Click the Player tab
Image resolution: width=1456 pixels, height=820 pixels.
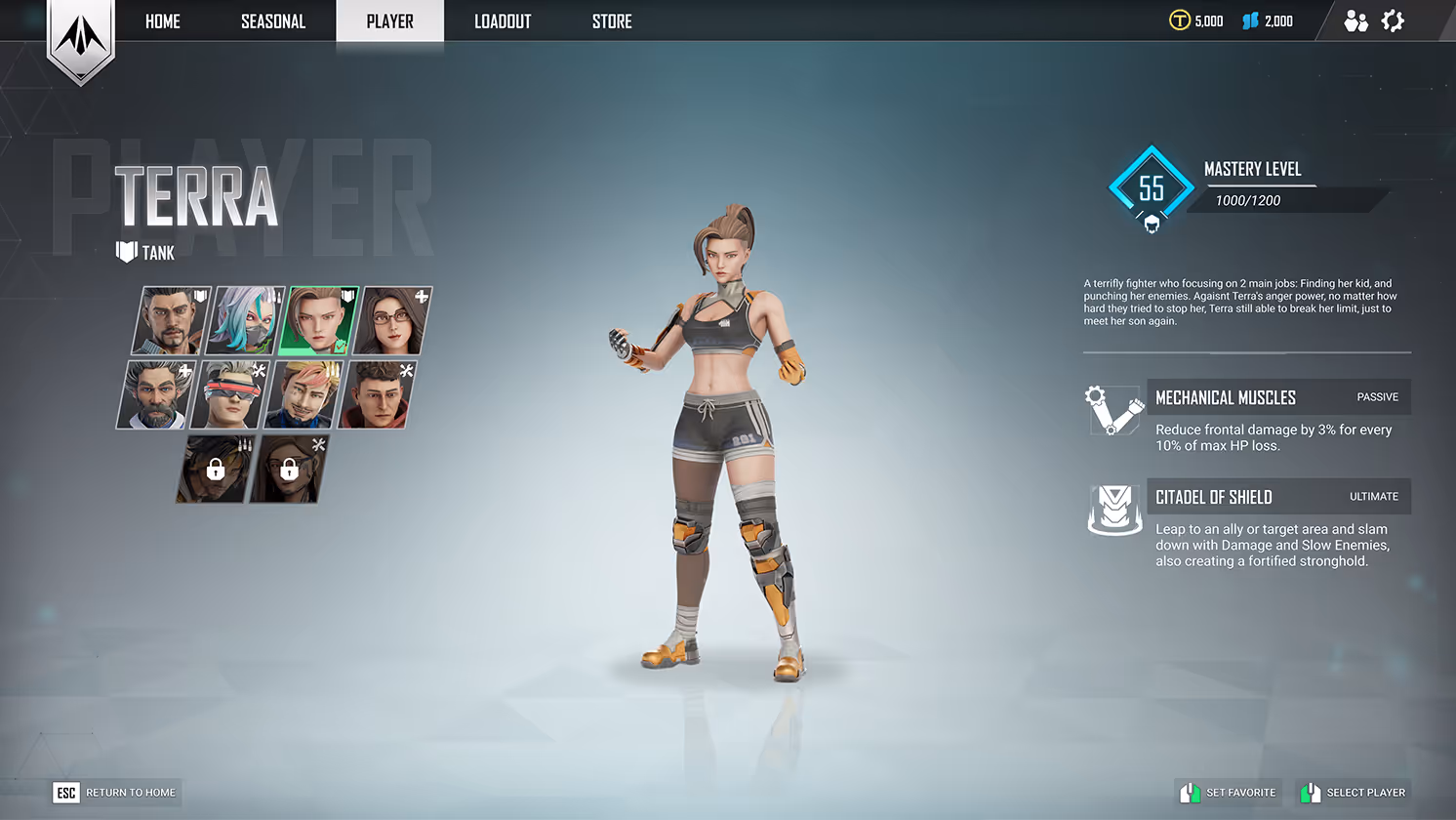point(389,21)
